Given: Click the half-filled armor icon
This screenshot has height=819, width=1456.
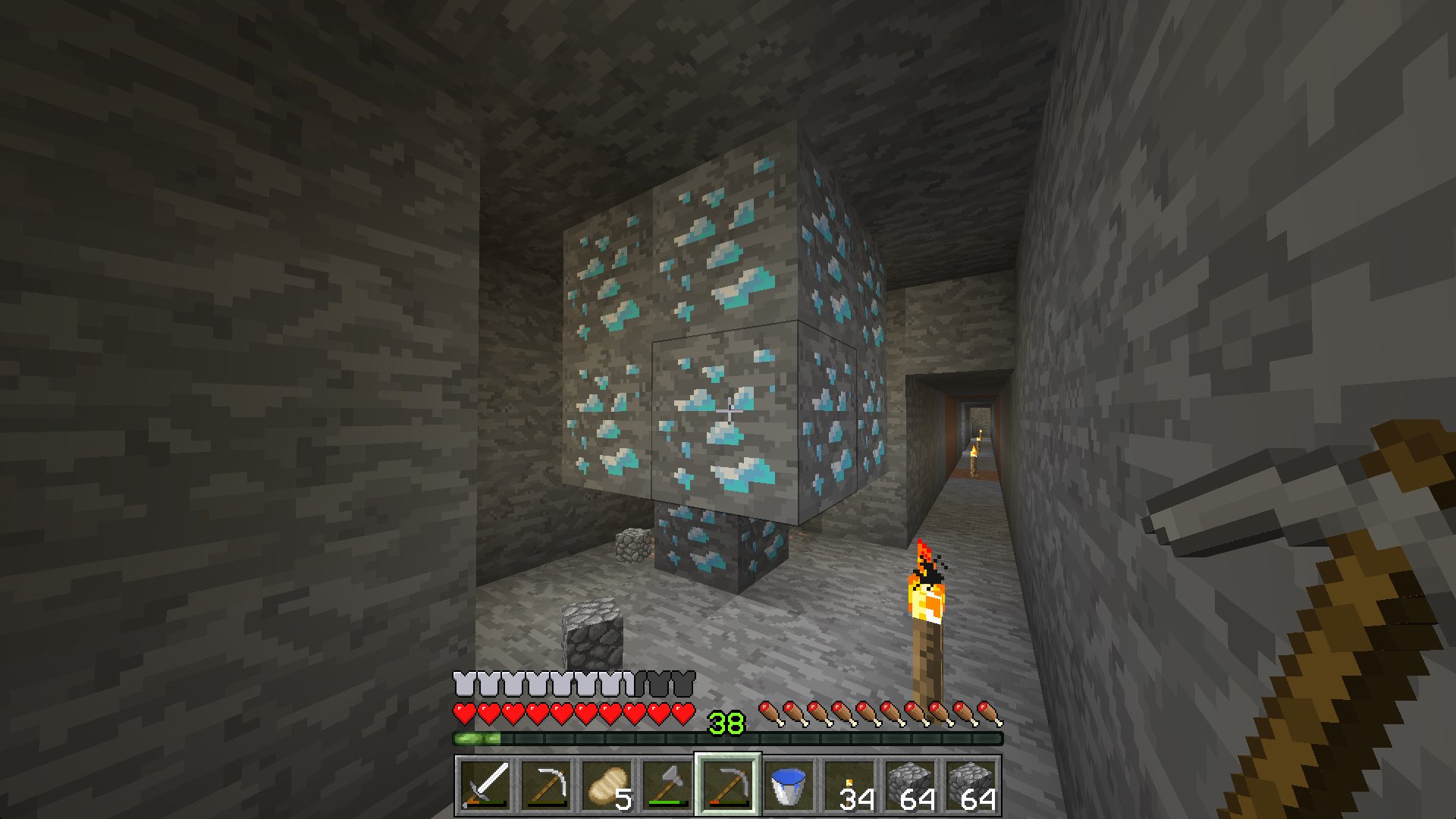Looking at the screenshot, I should [x=634, y=682].
